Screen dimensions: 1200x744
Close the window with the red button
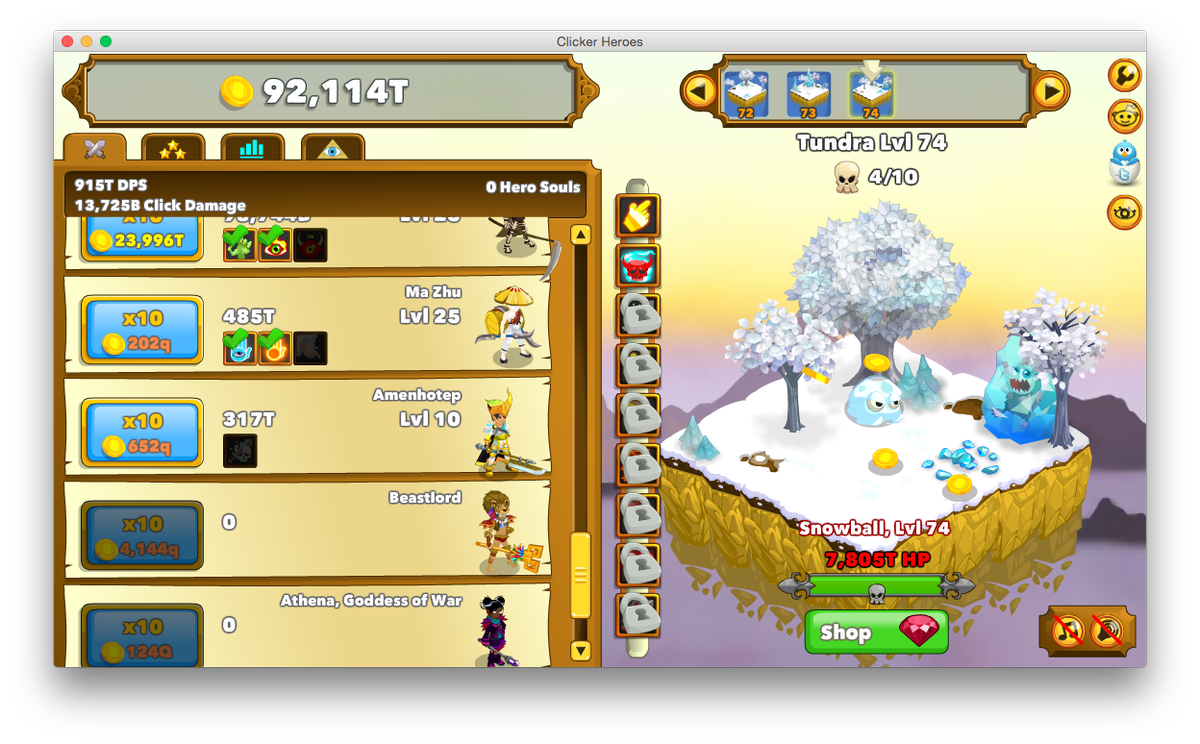(68, 41)
